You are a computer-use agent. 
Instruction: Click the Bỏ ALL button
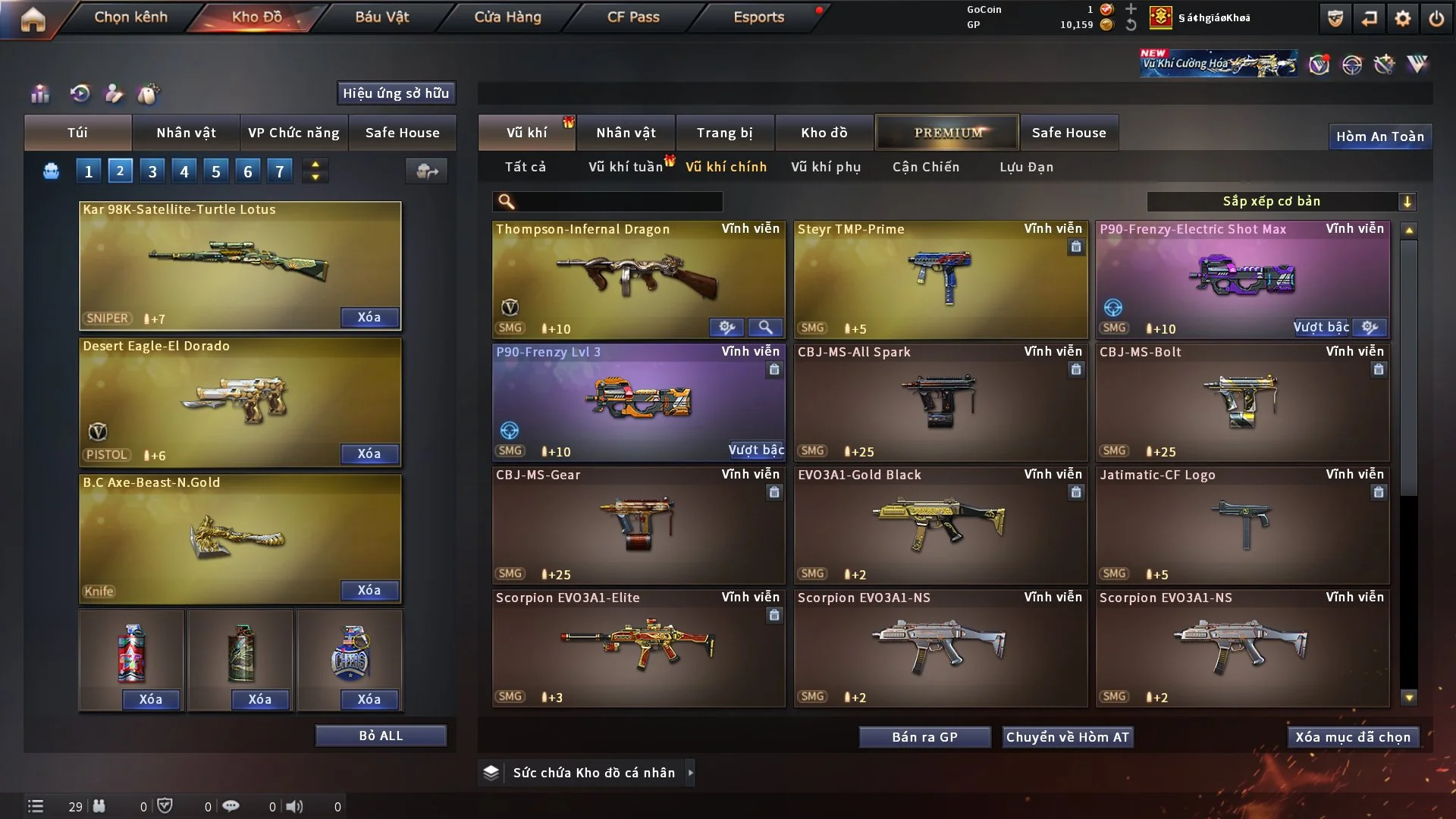[x=381, y=736]
